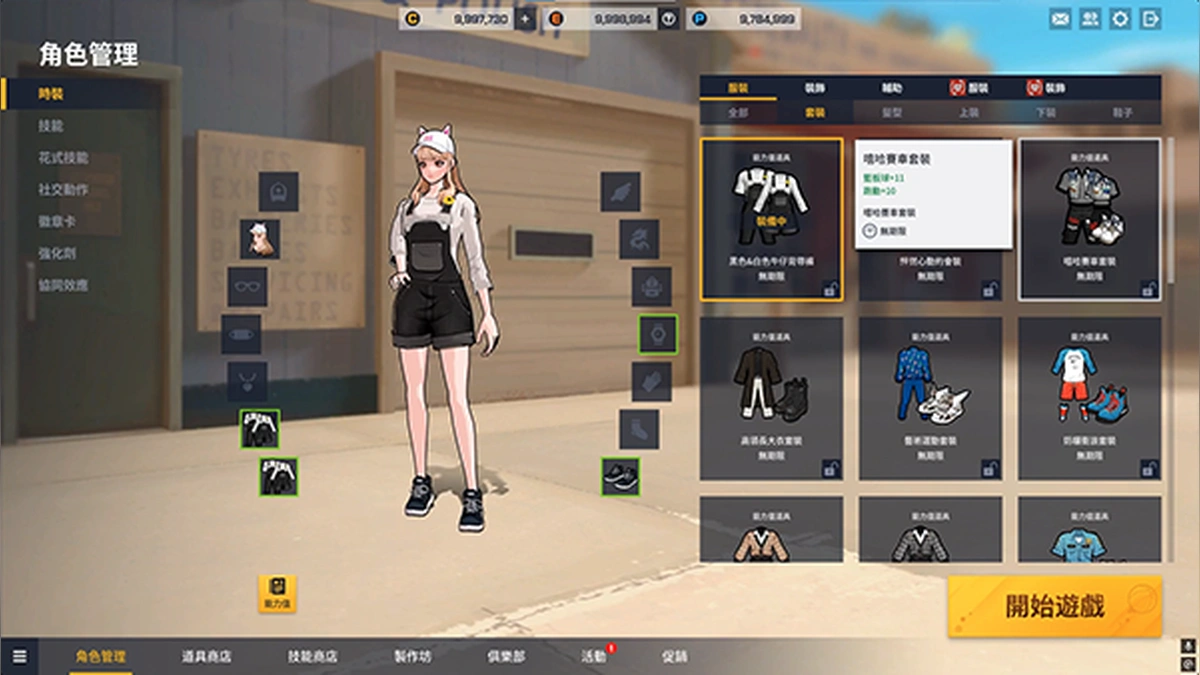
Task: Switch to the 道具商店 bottom tab
Action: coord(207,657)
